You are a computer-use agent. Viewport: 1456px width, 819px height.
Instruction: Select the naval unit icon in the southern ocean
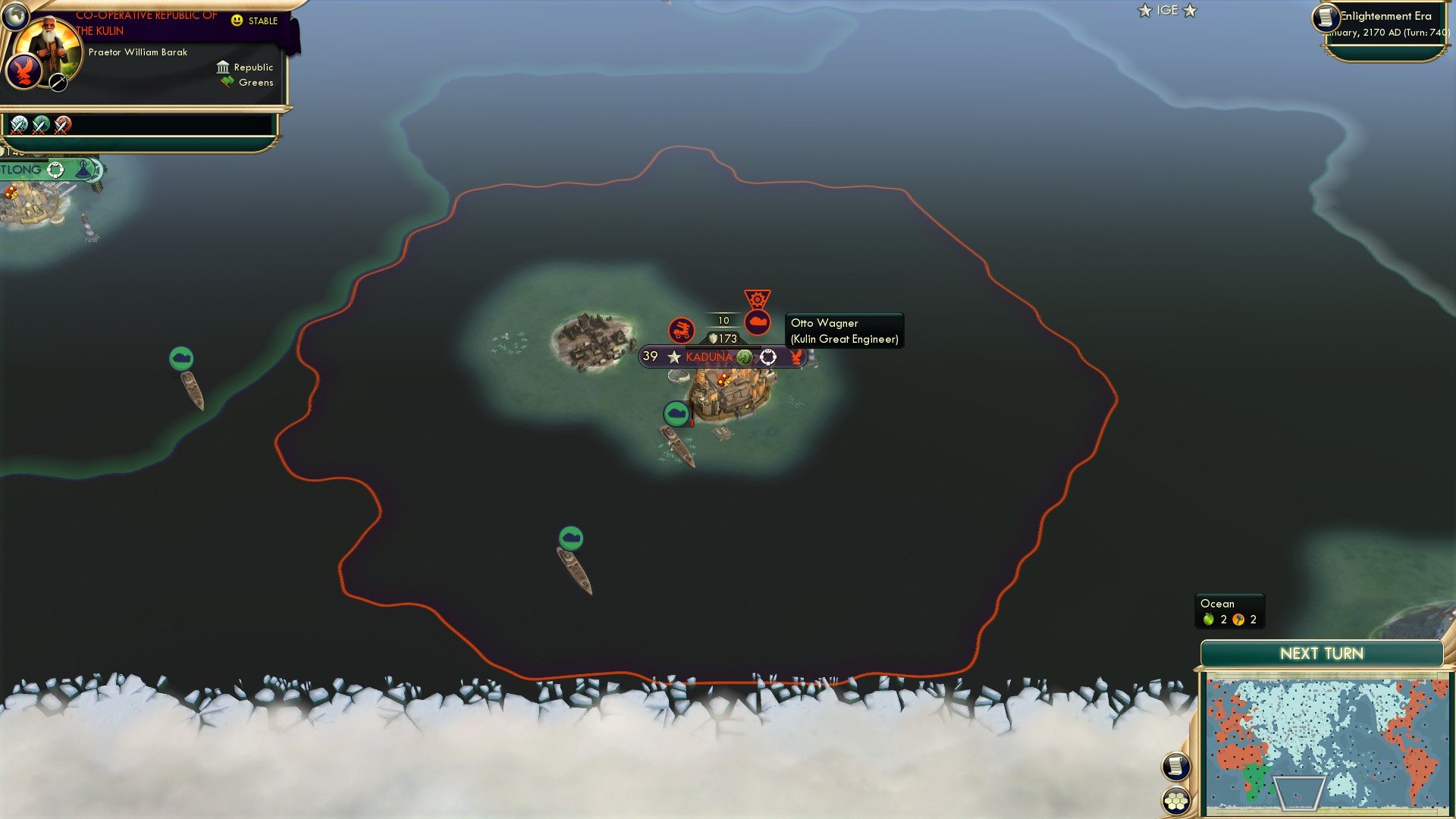pyautogui.click(x=570, y=537)
